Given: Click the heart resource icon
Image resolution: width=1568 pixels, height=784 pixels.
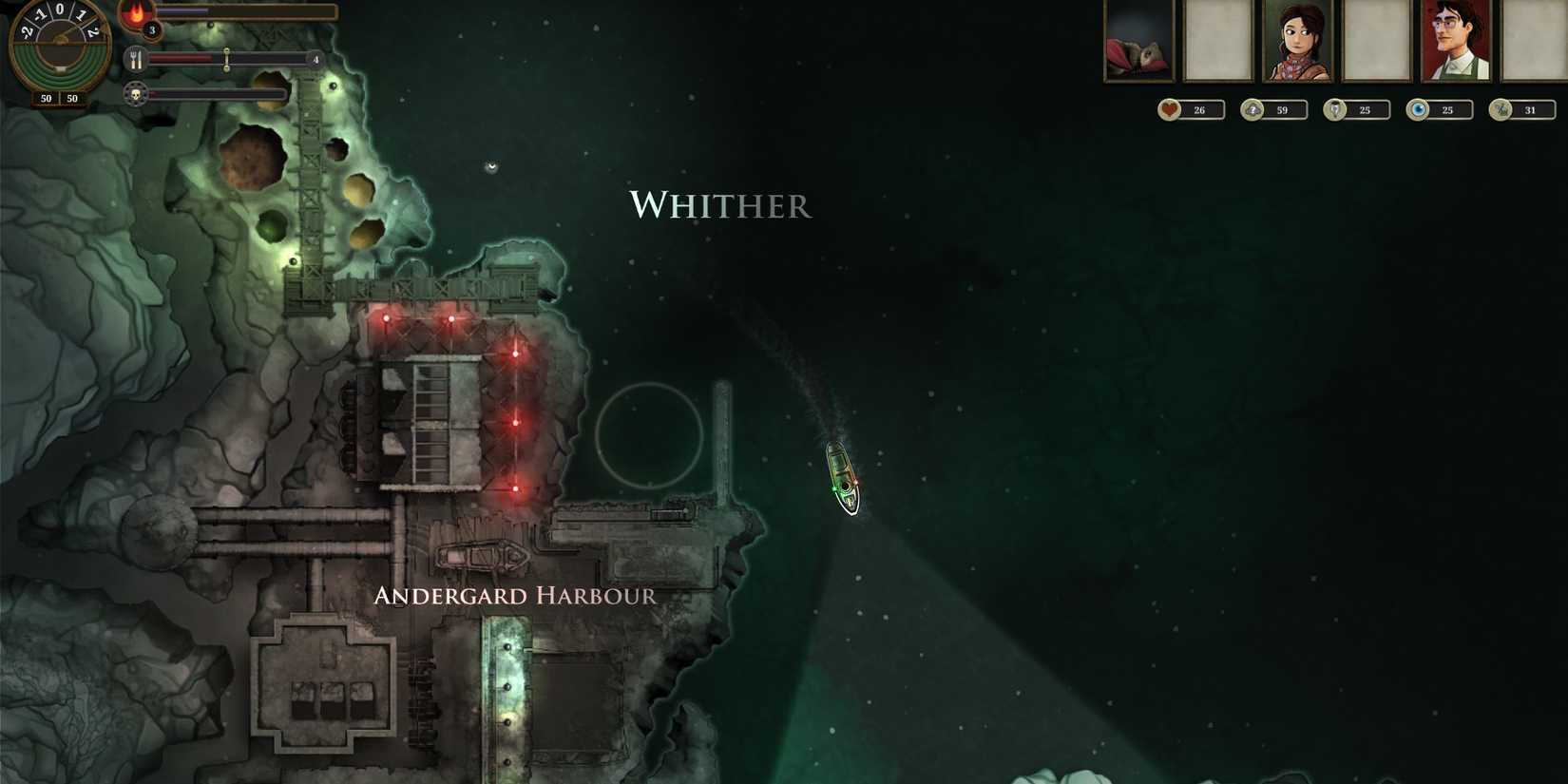Looking at the screenshot, I should pos(1167,109).
